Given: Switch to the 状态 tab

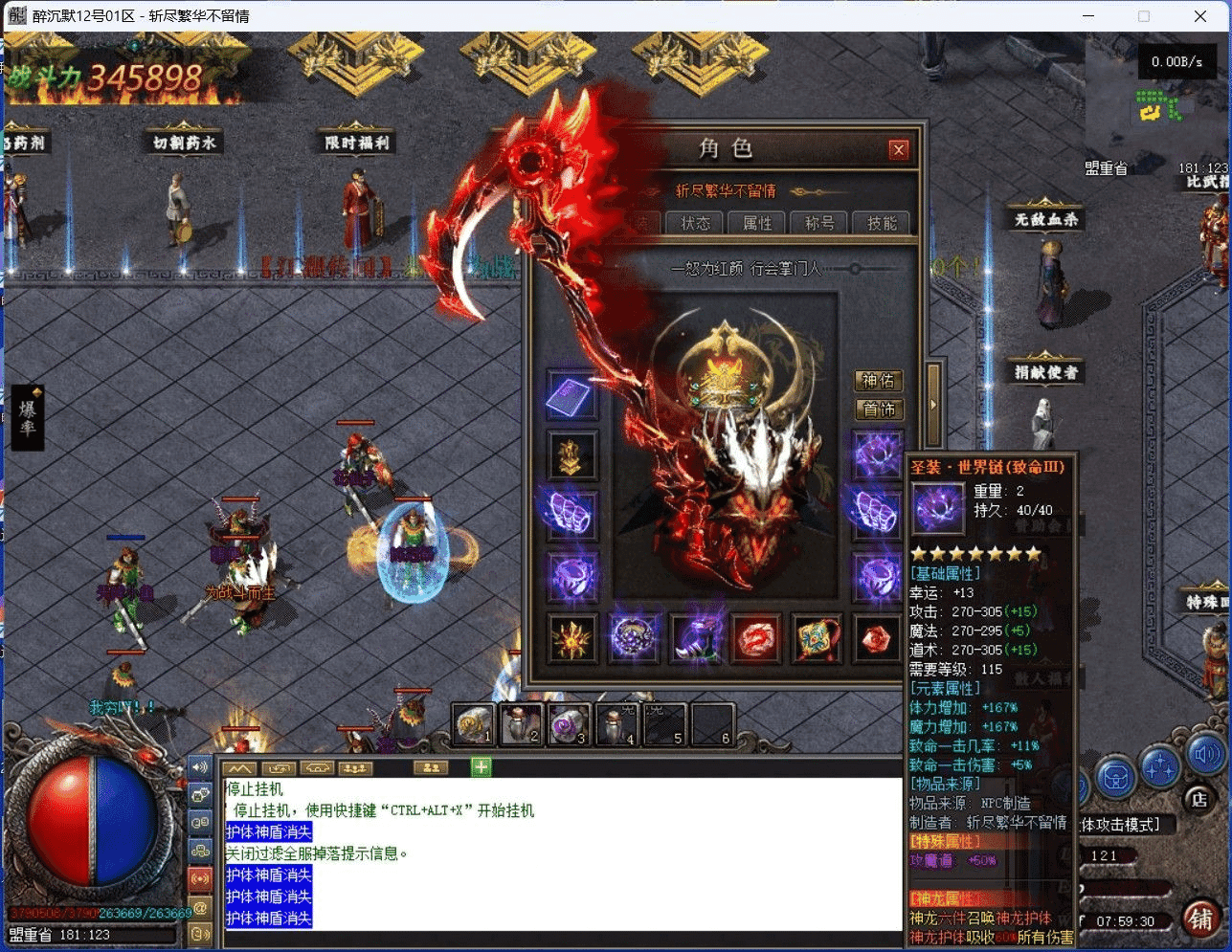Looking at the screenshot, I should pyautogui.click(x=696, y=223).
